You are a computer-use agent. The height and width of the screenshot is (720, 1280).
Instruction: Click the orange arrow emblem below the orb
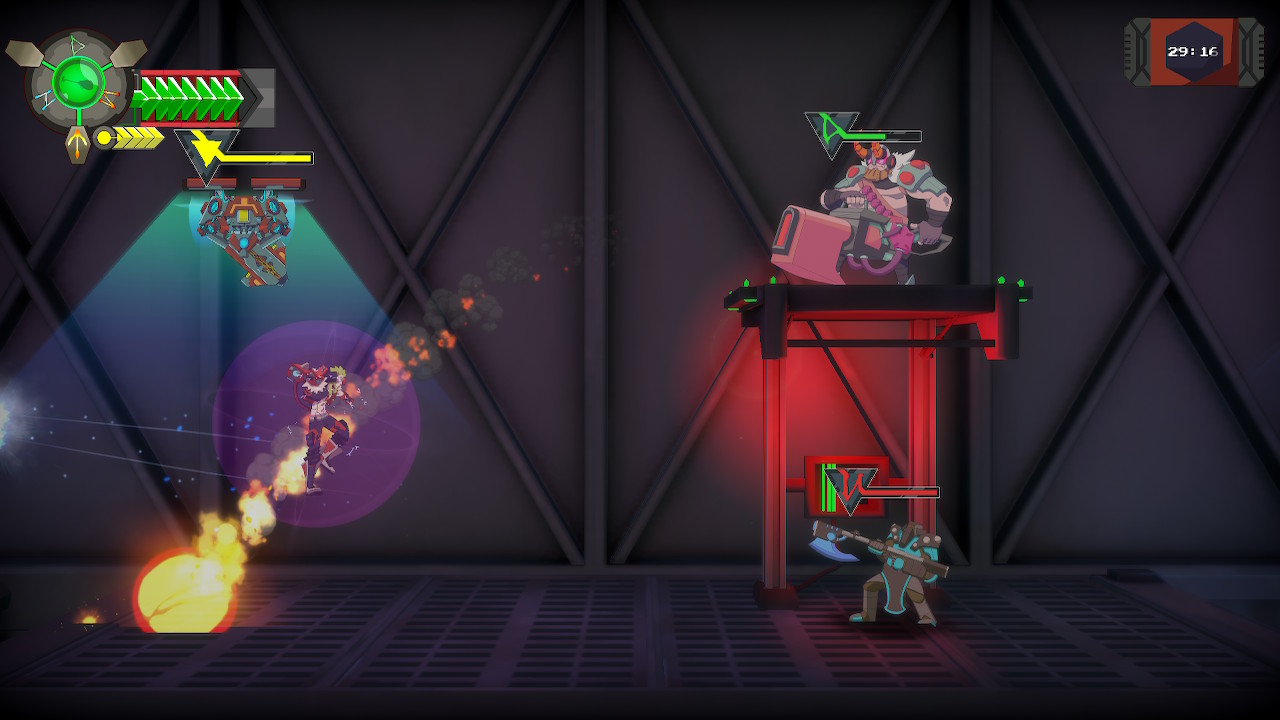(76, 145)
